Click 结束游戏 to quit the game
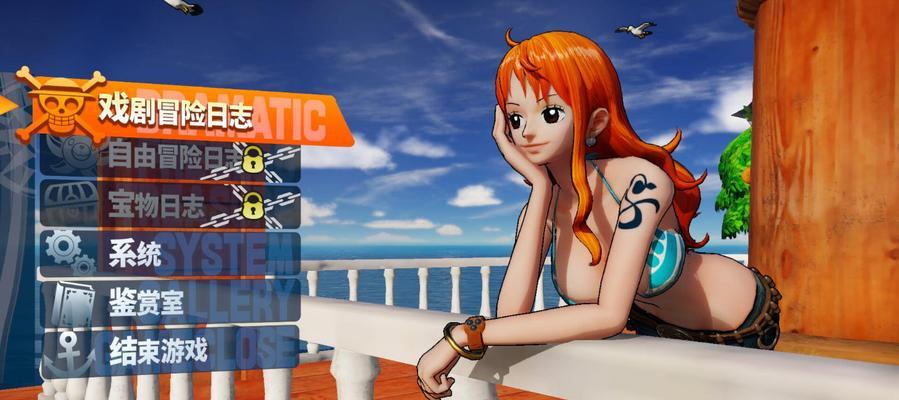899x400 pixels. click(170, 350)
